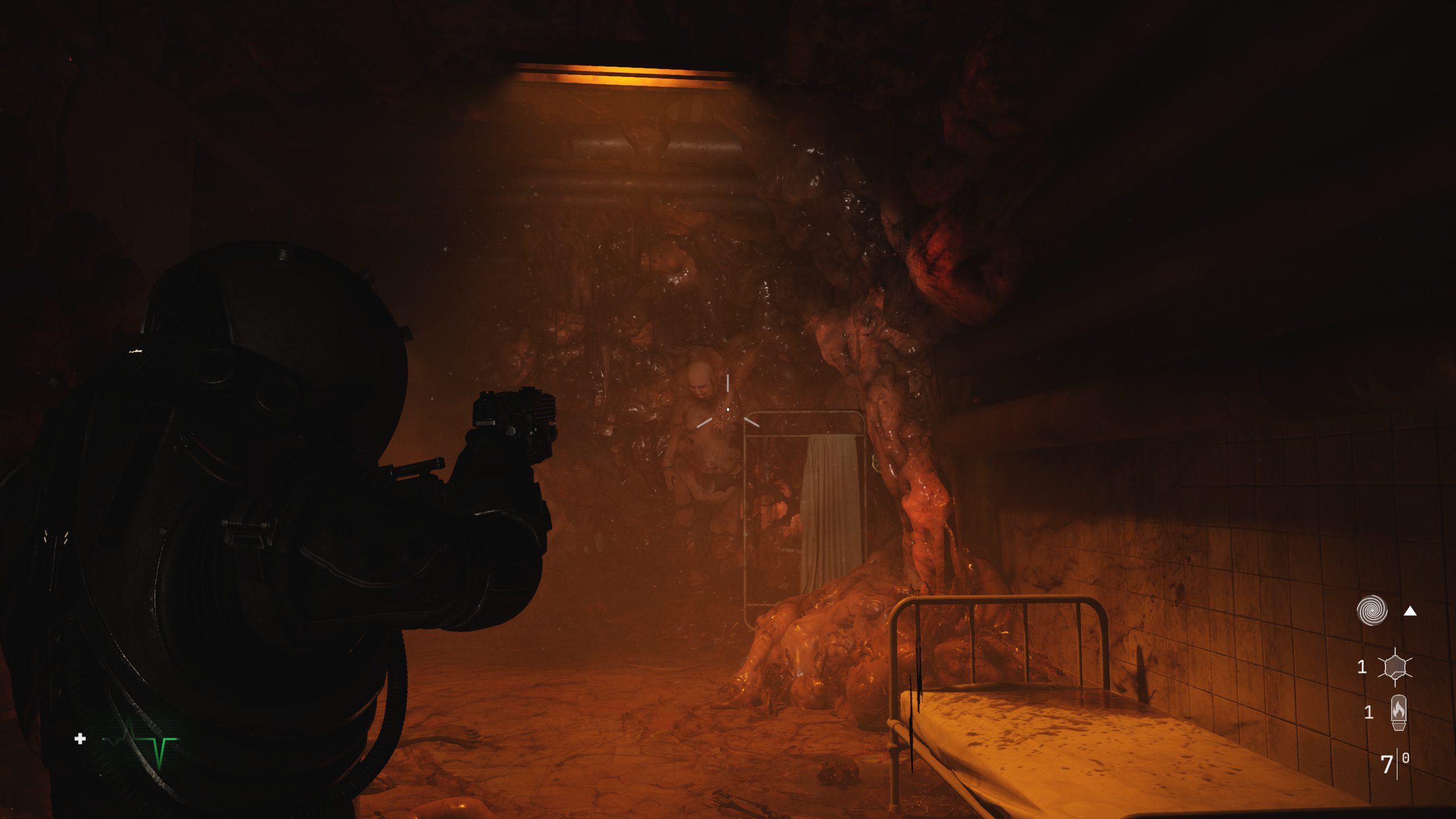Select the spiked hexagon grenade icon
The image size is (1456, 819).
tap(1395, 667)
